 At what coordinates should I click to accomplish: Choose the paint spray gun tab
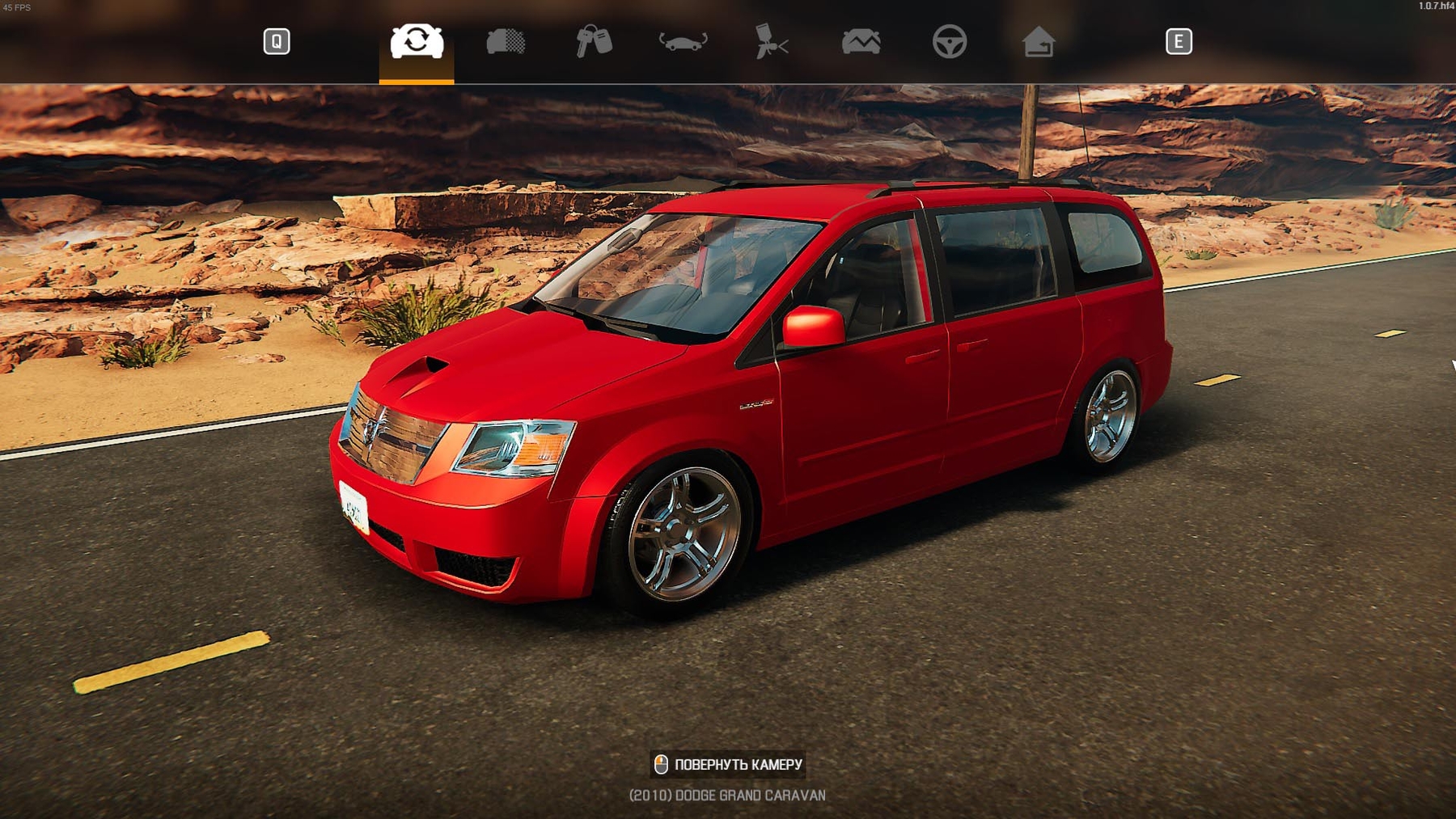(771, 41)
